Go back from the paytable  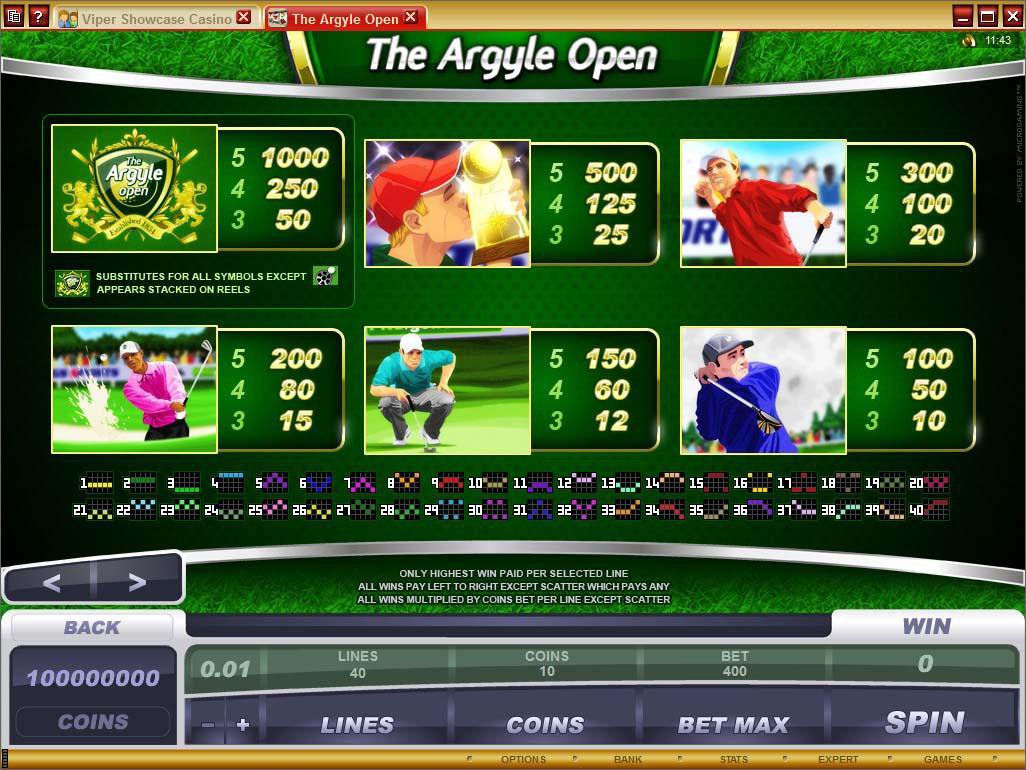click(92, 627)
